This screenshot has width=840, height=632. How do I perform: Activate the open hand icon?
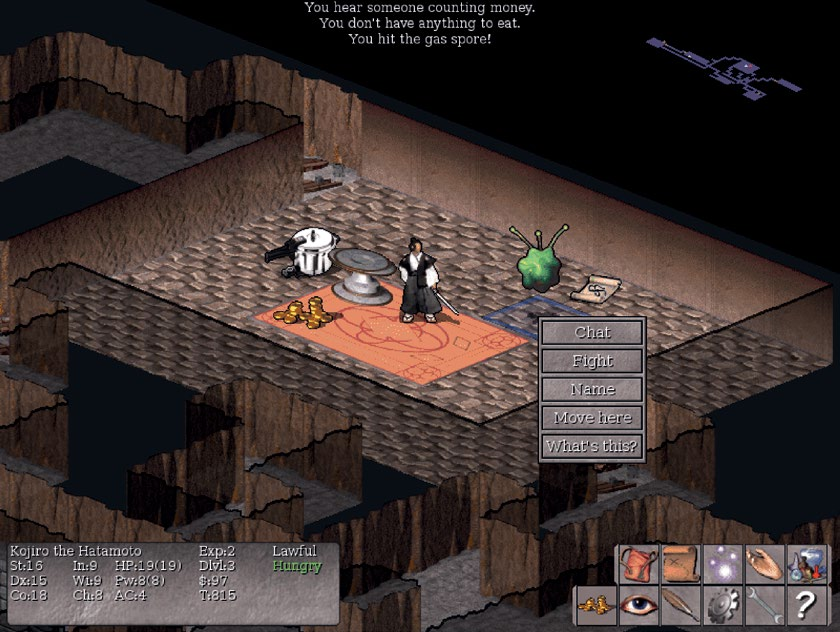(764, 565)
